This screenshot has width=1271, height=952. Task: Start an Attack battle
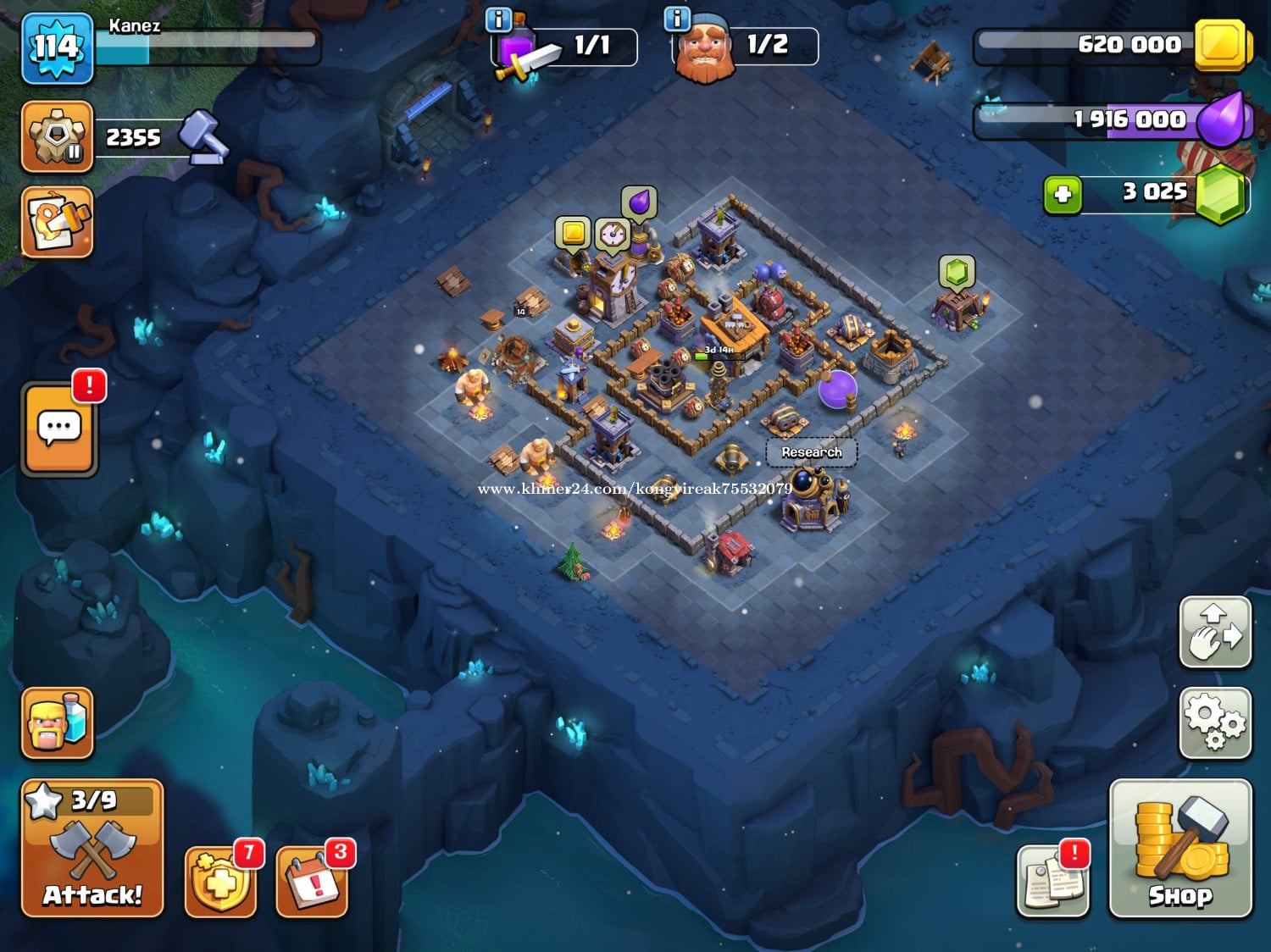click(92, 849)
